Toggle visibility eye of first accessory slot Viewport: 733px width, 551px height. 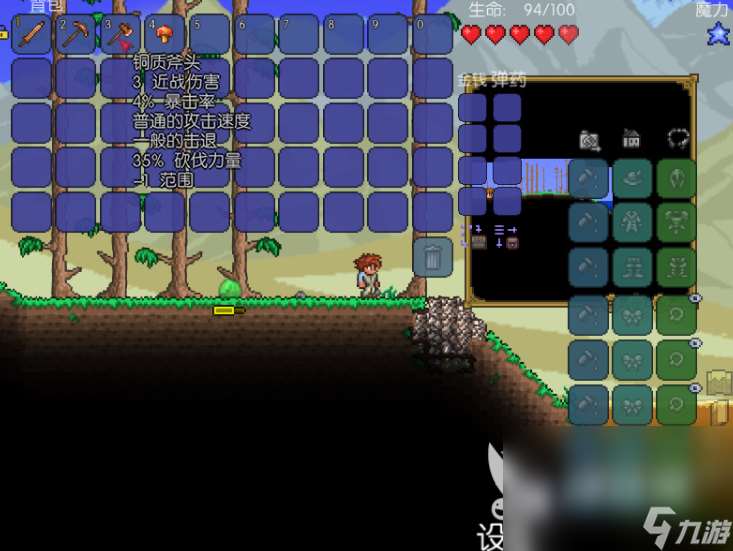point(696,298)
